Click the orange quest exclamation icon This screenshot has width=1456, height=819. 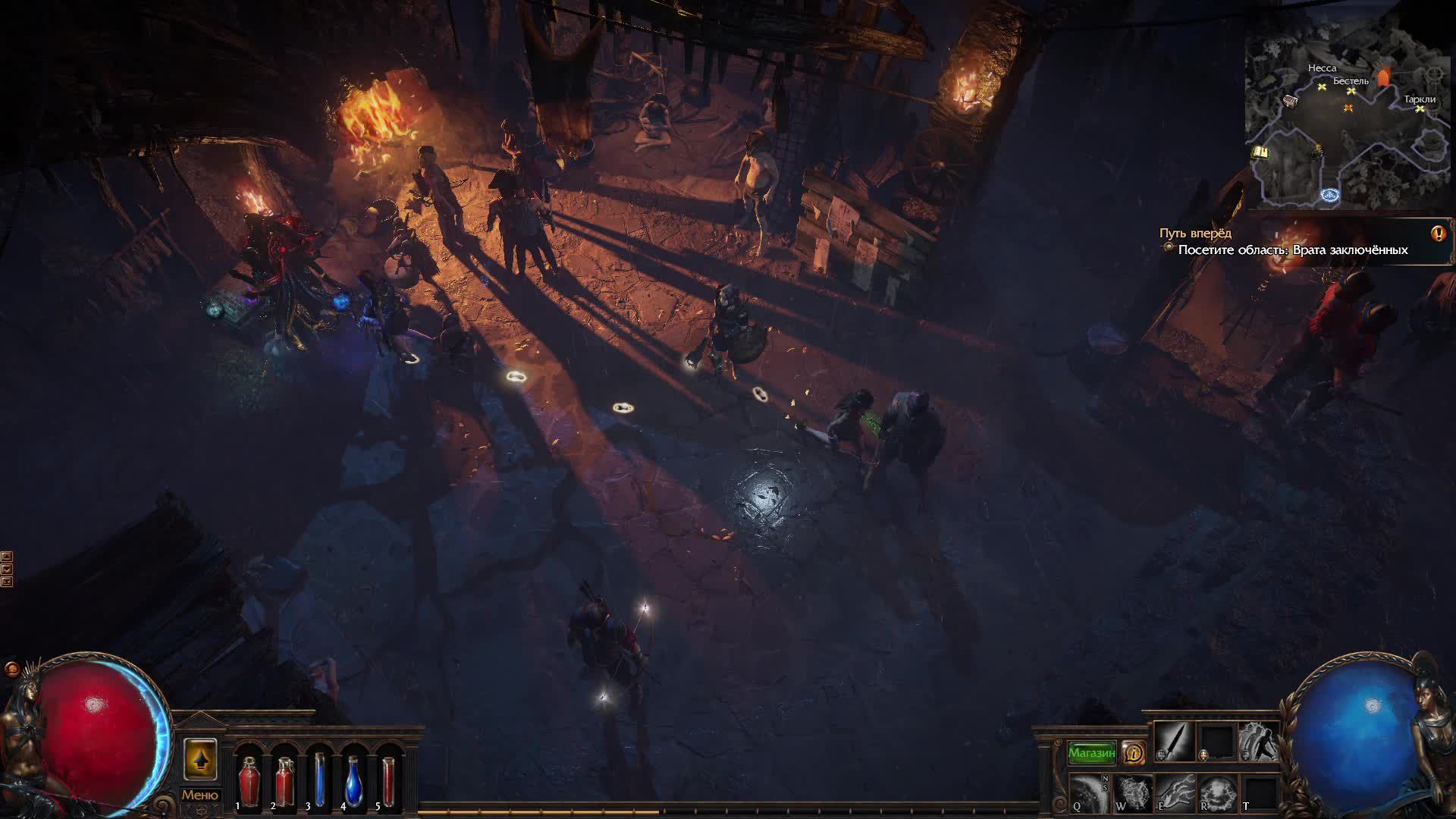point(1438,234)
